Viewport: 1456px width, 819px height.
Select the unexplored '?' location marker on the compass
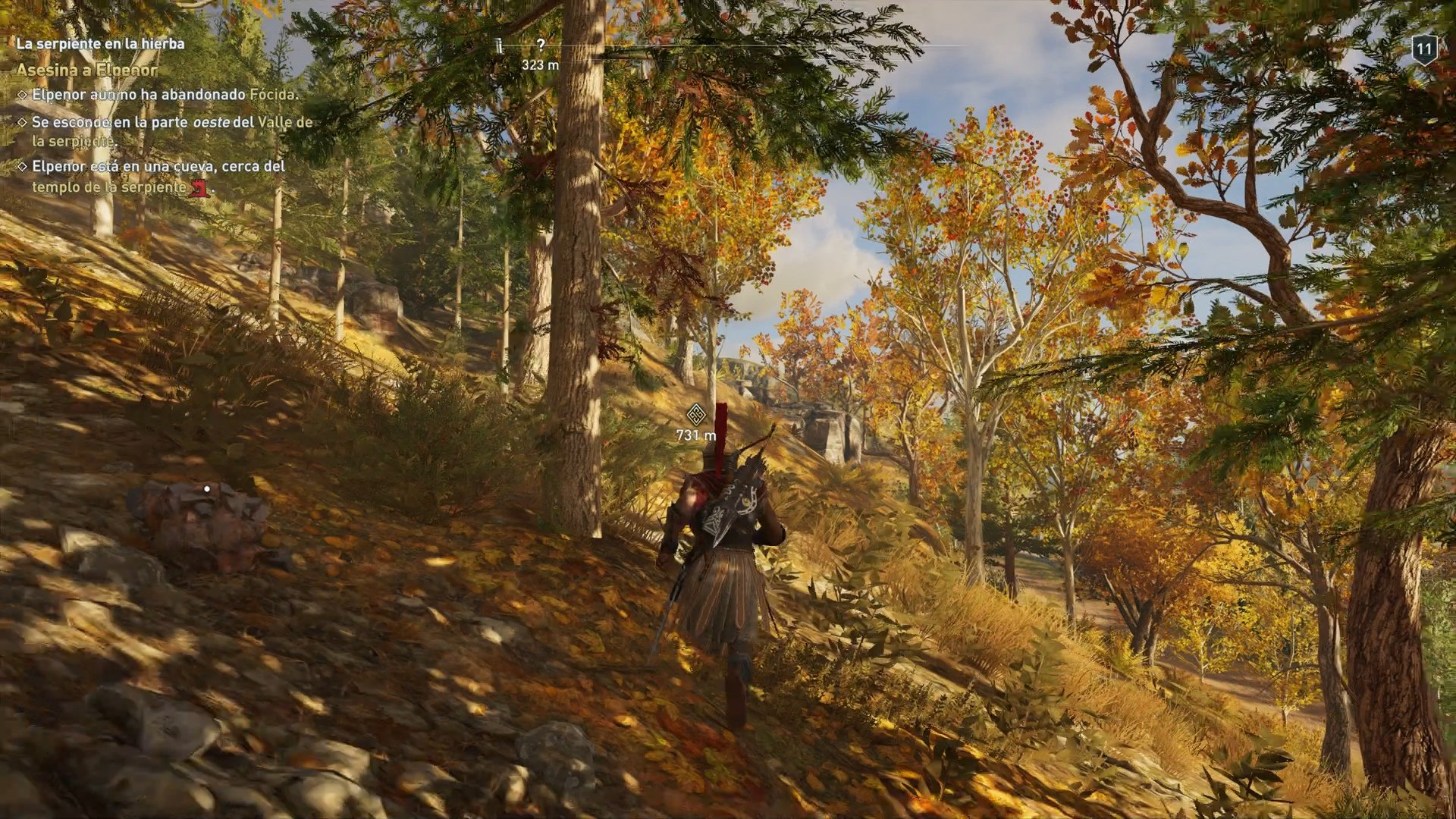click(540, 43)
